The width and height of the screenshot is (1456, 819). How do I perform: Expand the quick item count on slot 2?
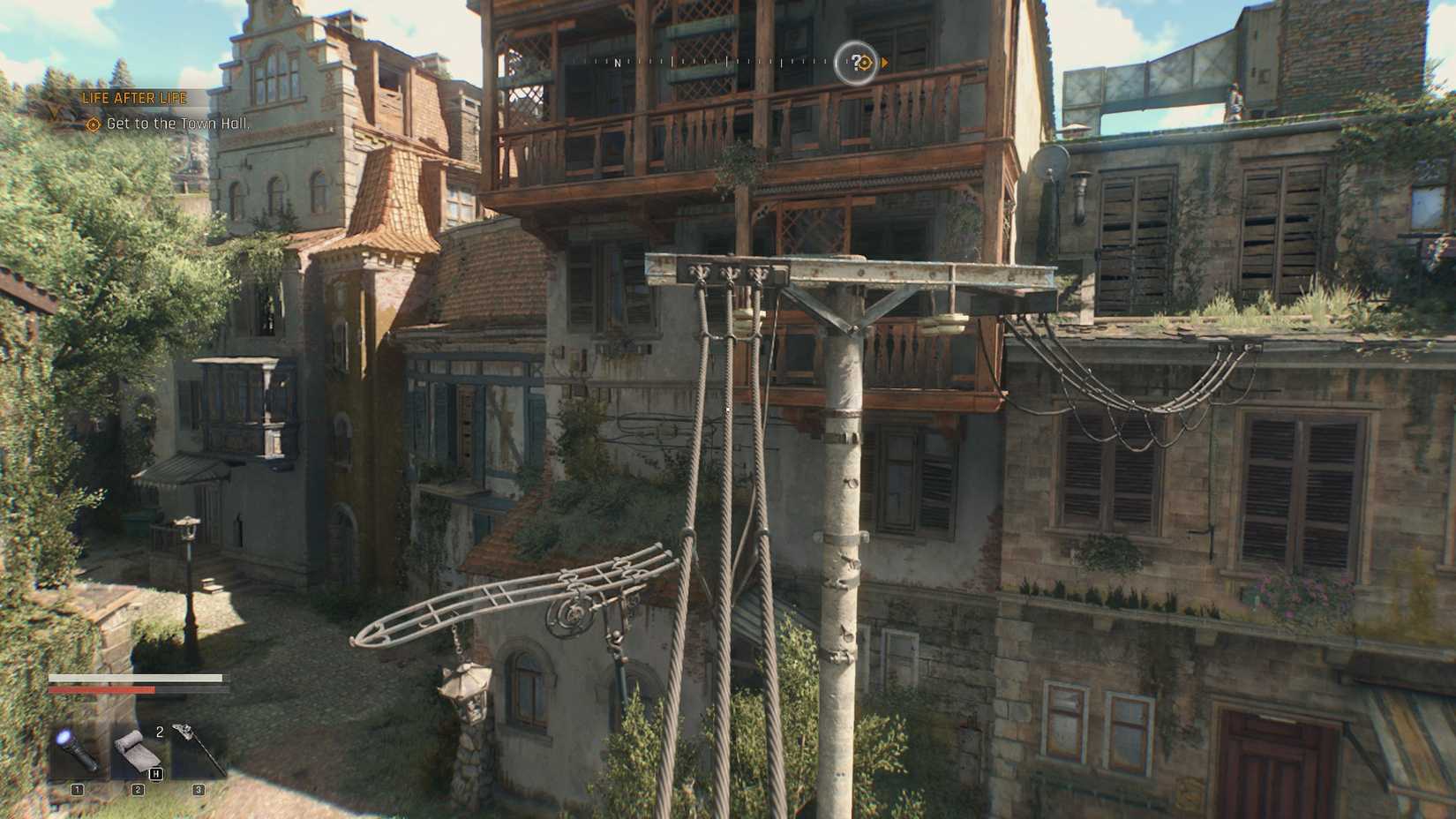tap(160, 733)
